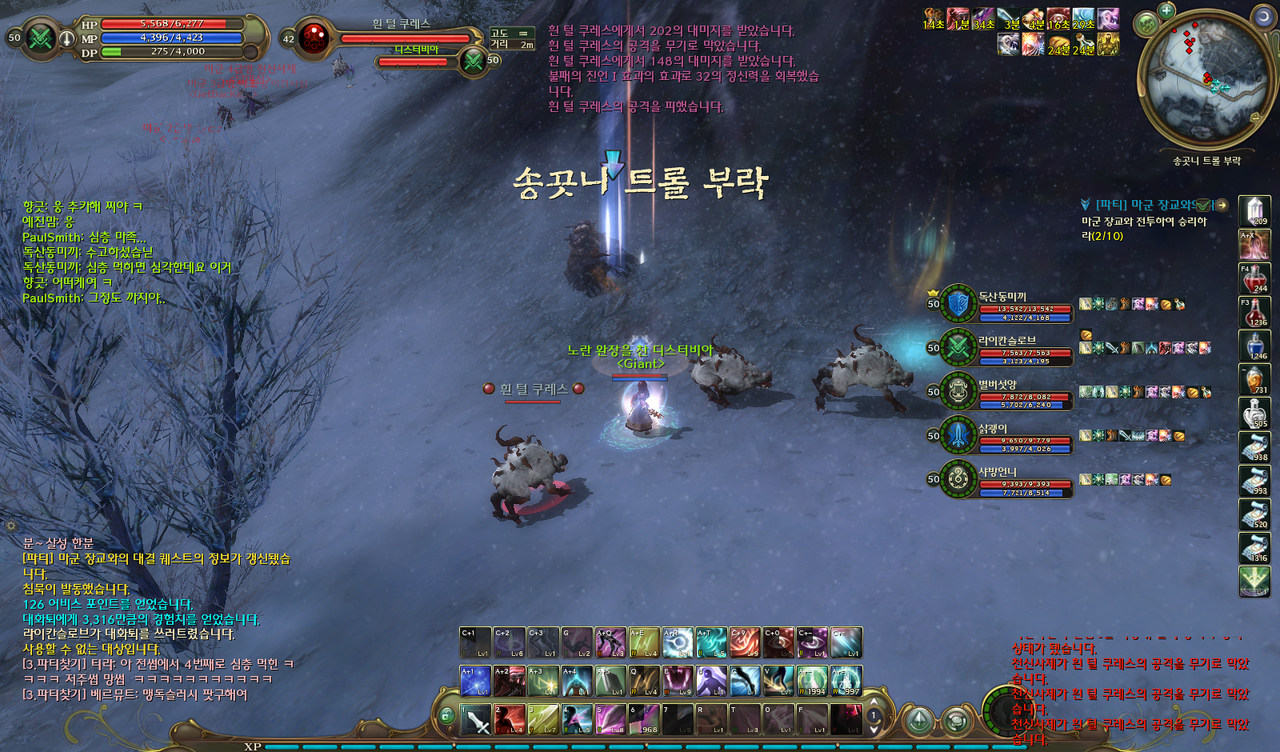Activate the eye skill bound to C+0
The width and height of the screenshot is (1280, 752).
(778, 643)
